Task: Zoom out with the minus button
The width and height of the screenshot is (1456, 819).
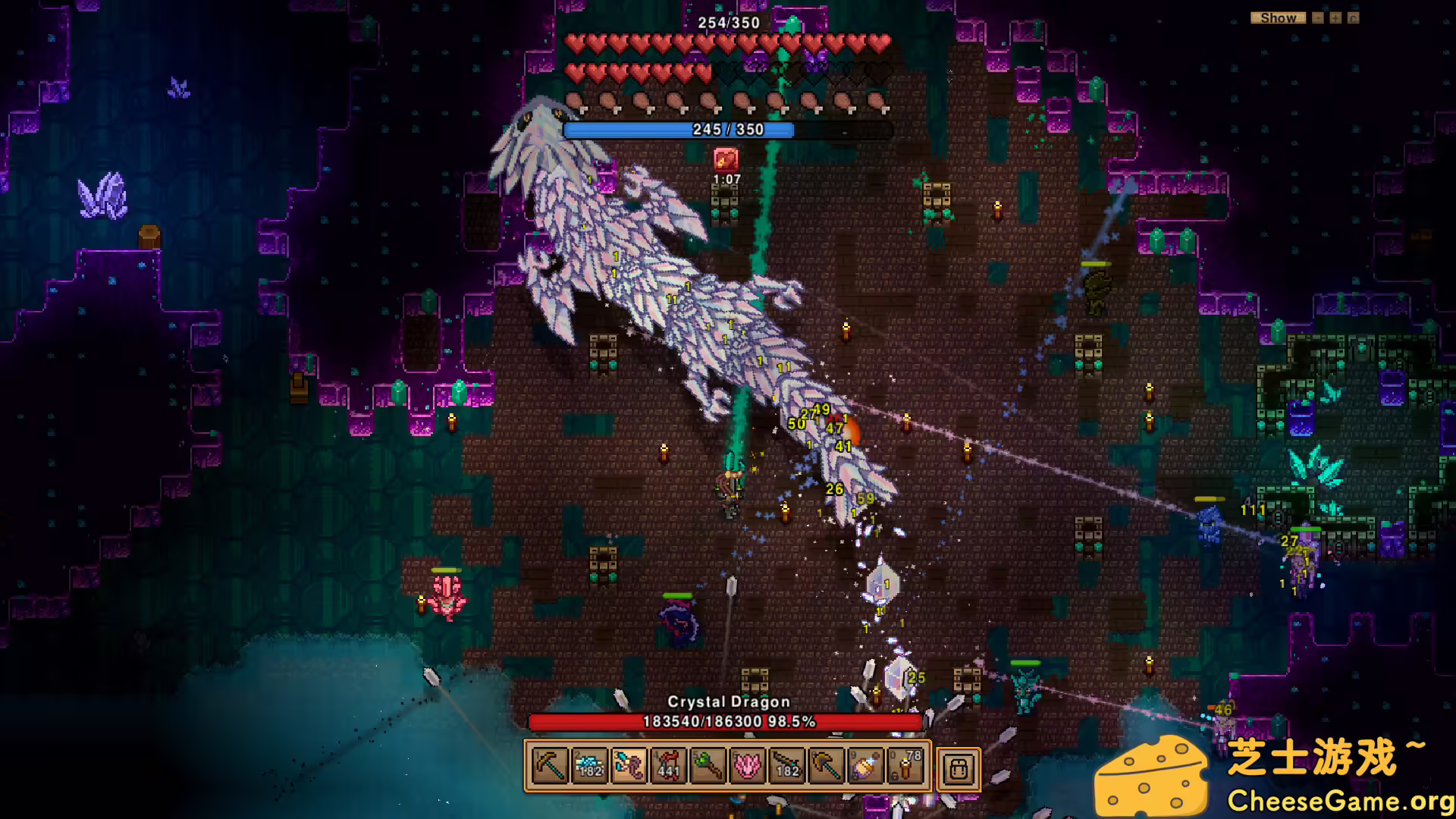Action: [1318, 17]
